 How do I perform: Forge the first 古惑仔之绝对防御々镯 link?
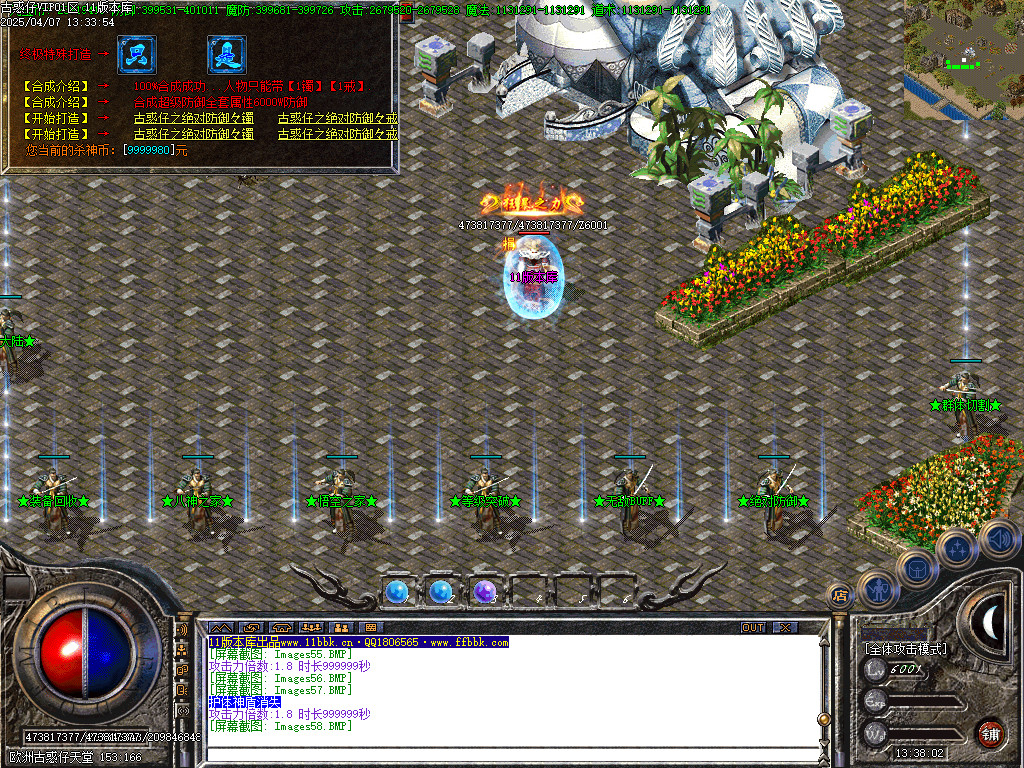tap(193, 118)
